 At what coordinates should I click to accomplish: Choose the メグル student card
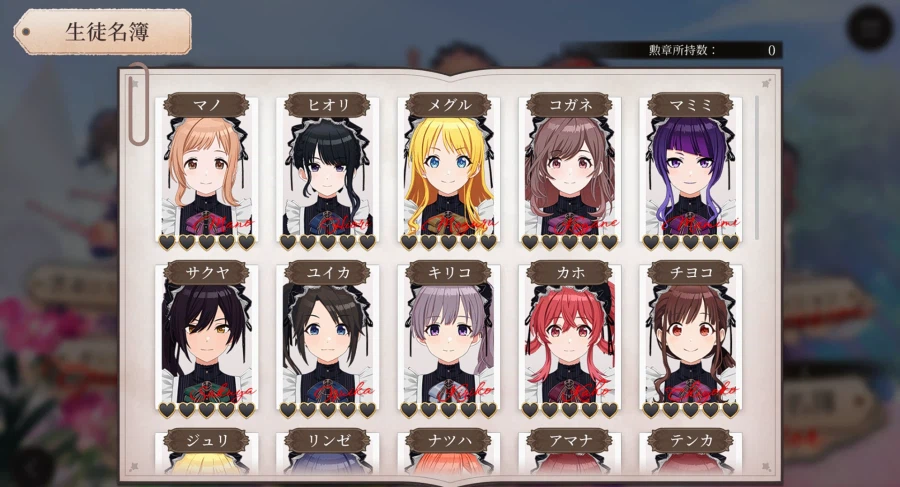(448, 170)
